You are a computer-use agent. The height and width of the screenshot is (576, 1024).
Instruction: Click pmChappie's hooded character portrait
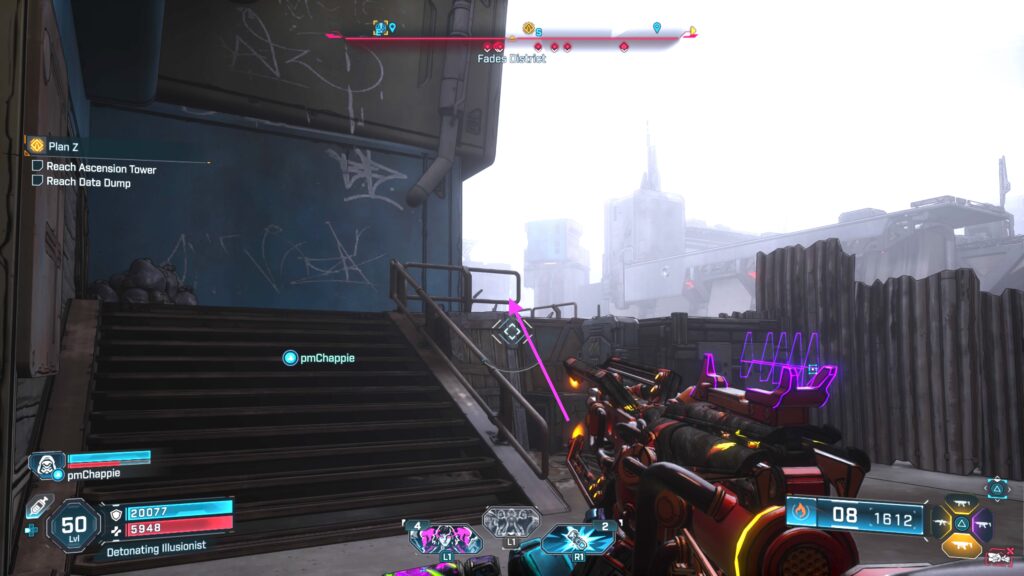pos(46,464)
